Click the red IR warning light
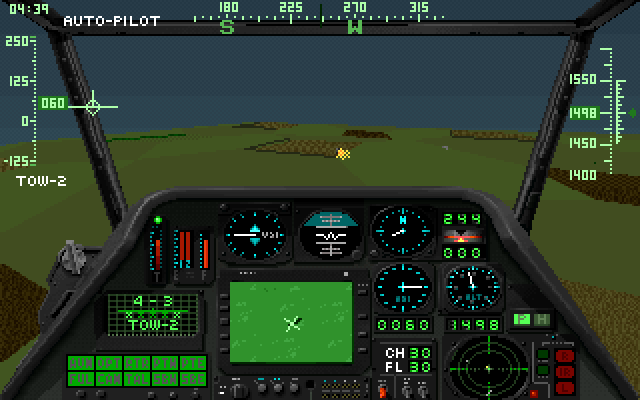 565,370
